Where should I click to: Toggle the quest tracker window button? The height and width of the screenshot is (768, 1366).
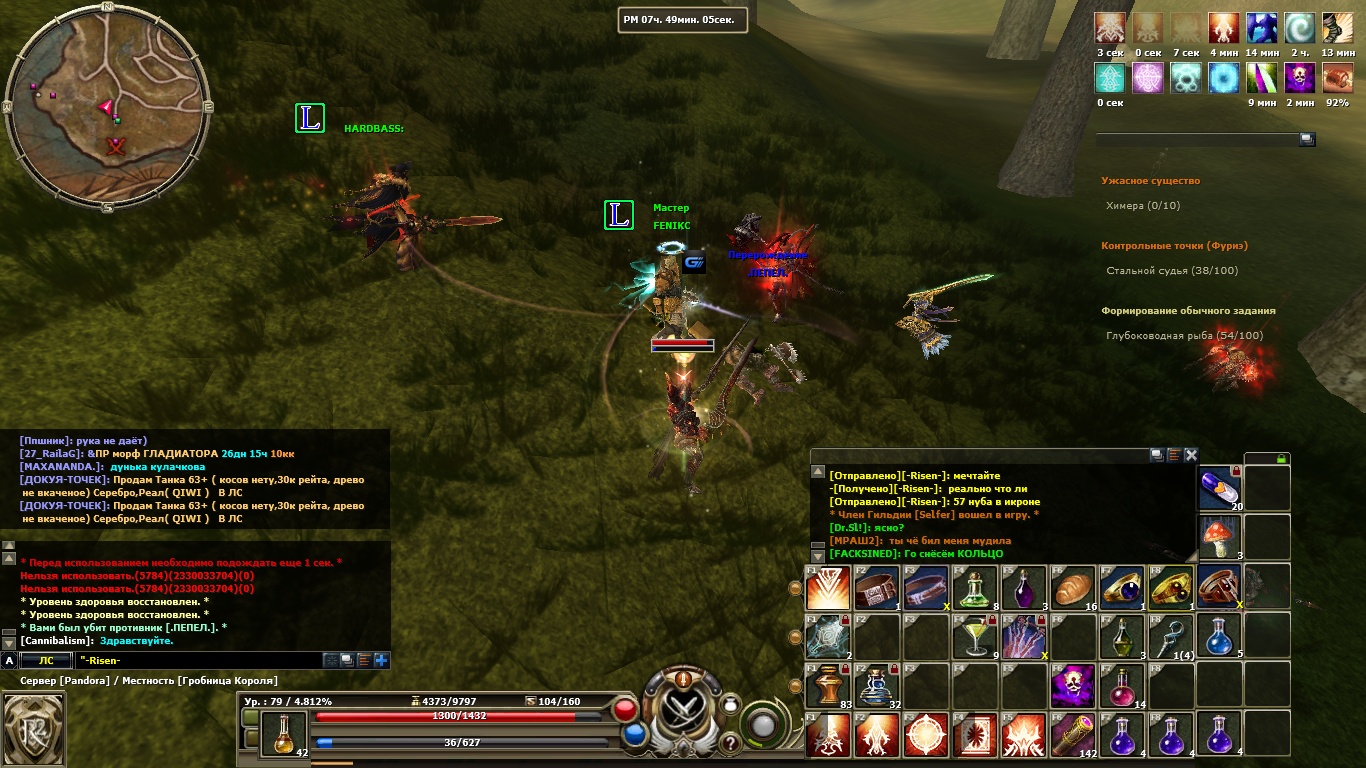(x=1307, y=140)
